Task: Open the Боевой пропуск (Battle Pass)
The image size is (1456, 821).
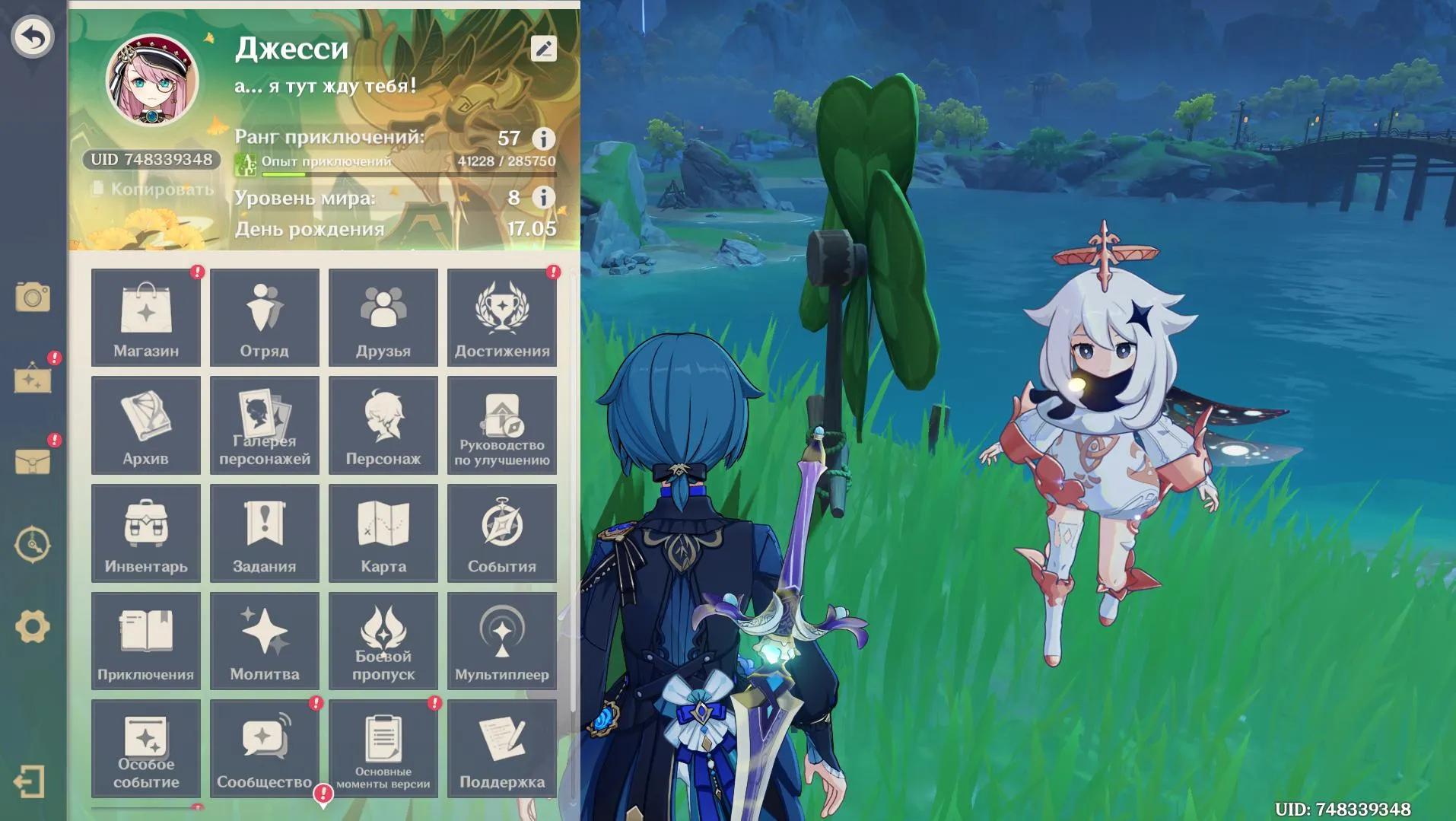Action: pyautogui.click(x=383, y=641)
